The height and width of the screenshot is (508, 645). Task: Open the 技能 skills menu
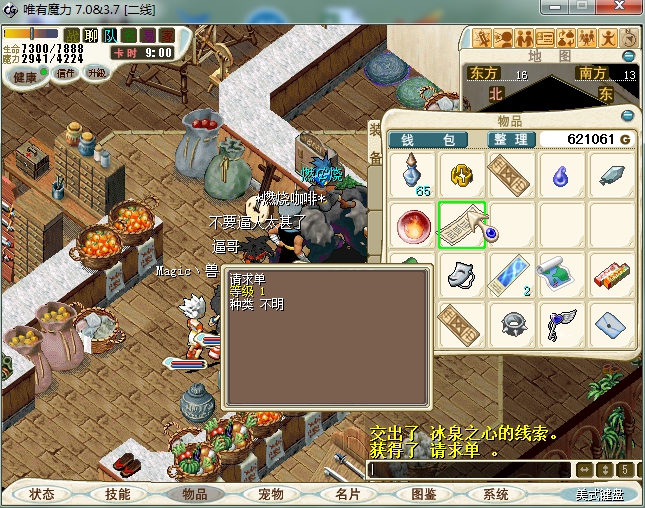click(118, 494)
